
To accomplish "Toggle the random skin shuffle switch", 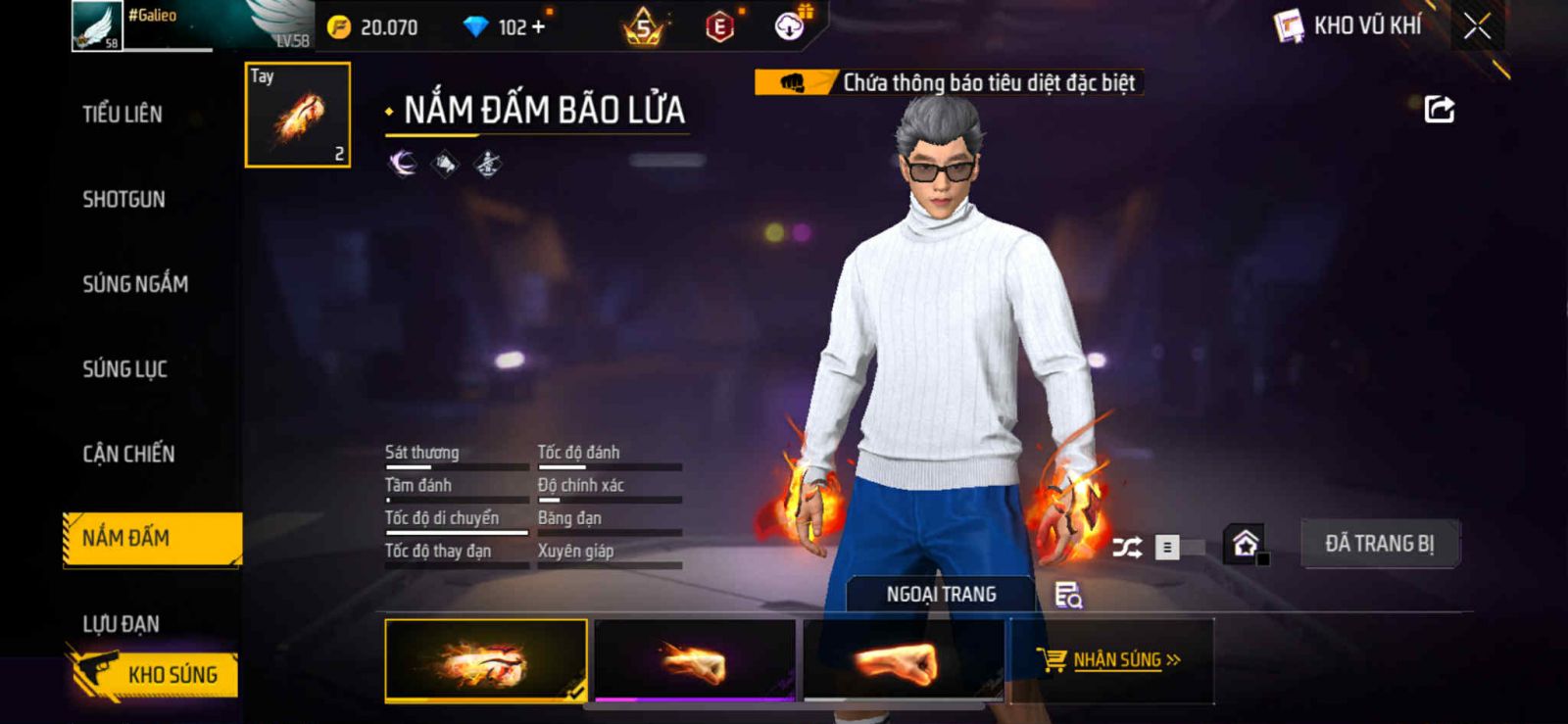I will click(1176, 548).
